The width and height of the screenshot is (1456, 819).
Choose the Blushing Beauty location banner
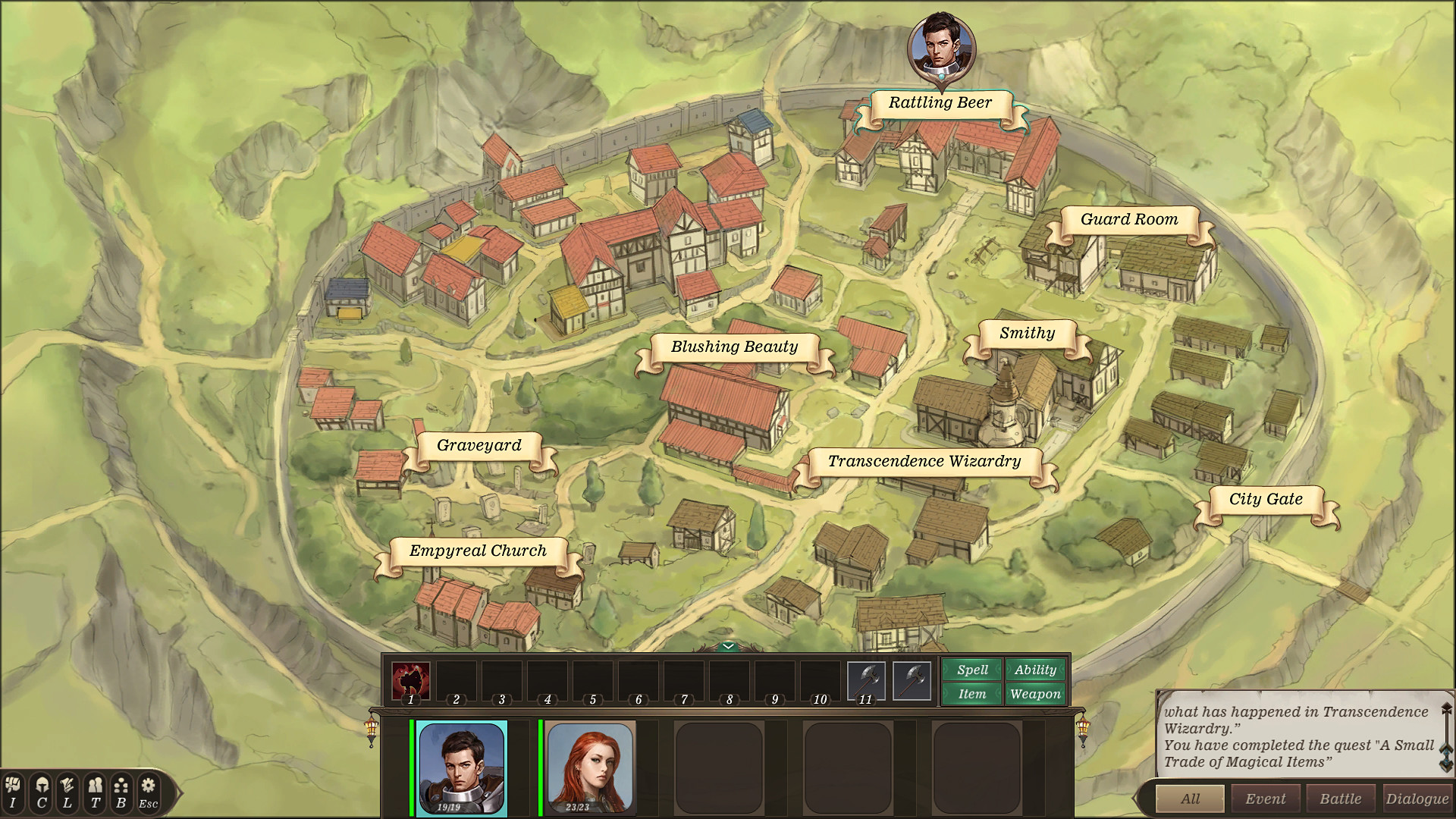click(734, 347)
